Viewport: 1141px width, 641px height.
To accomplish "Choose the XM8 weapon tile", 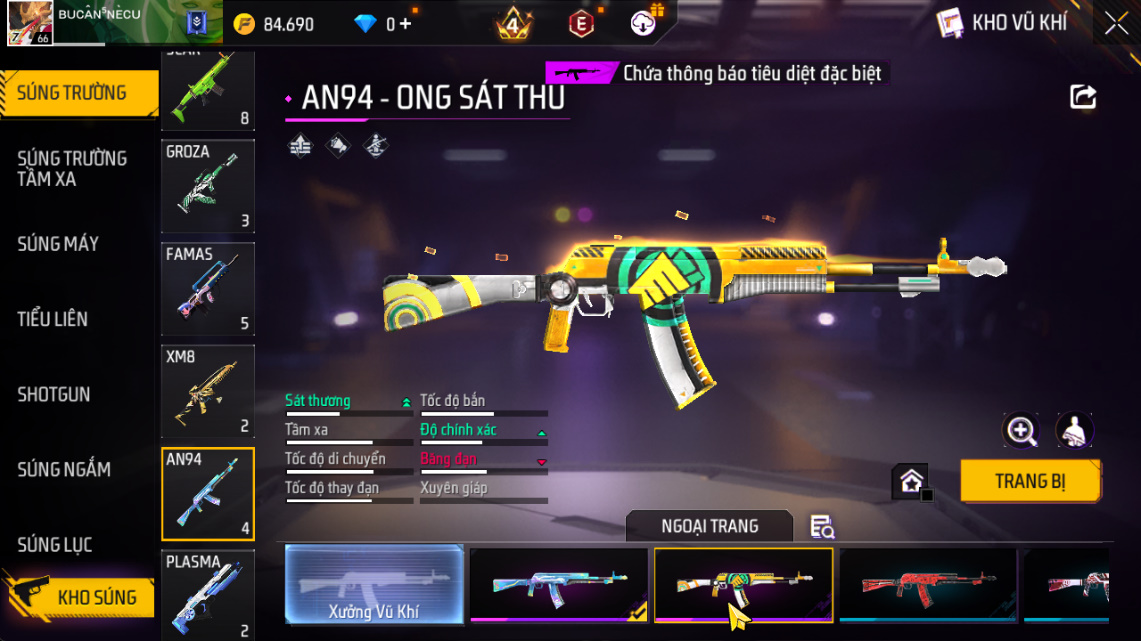I will [208, 392].
